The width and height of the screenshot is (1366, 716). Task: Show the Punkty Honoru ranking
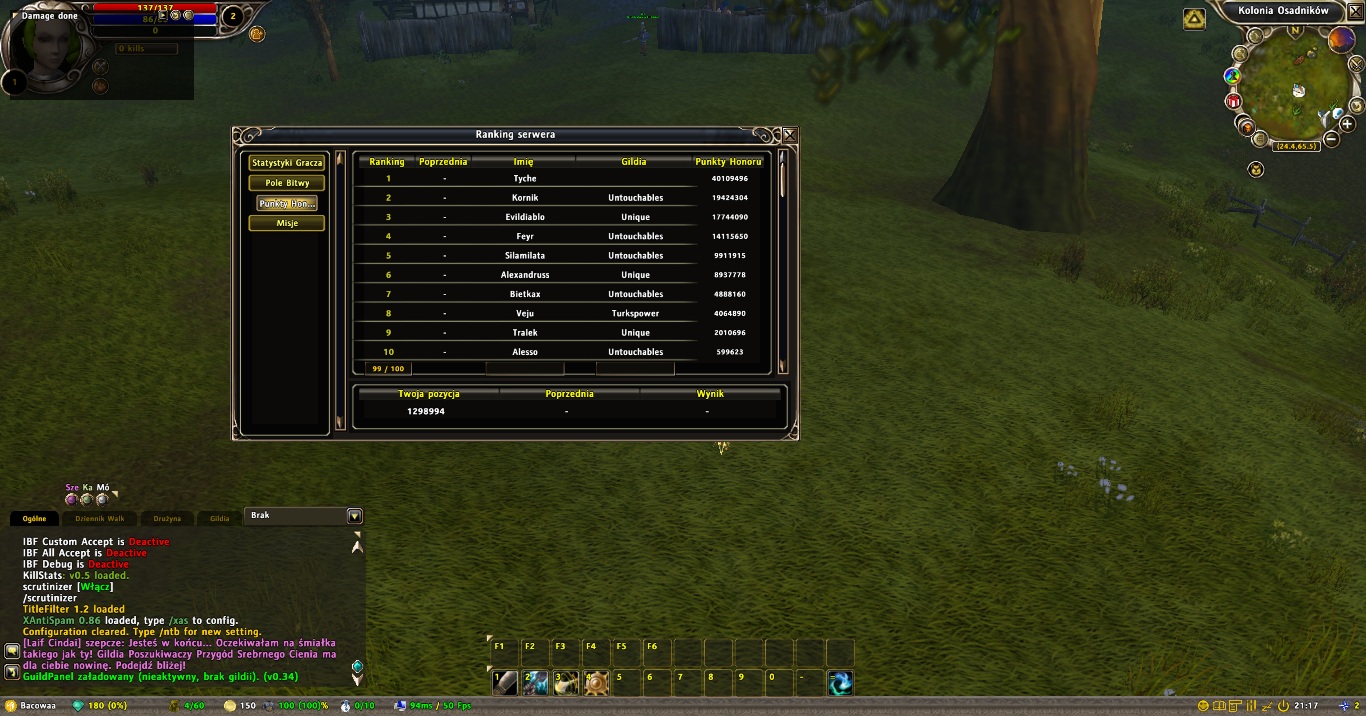(287, 203)
